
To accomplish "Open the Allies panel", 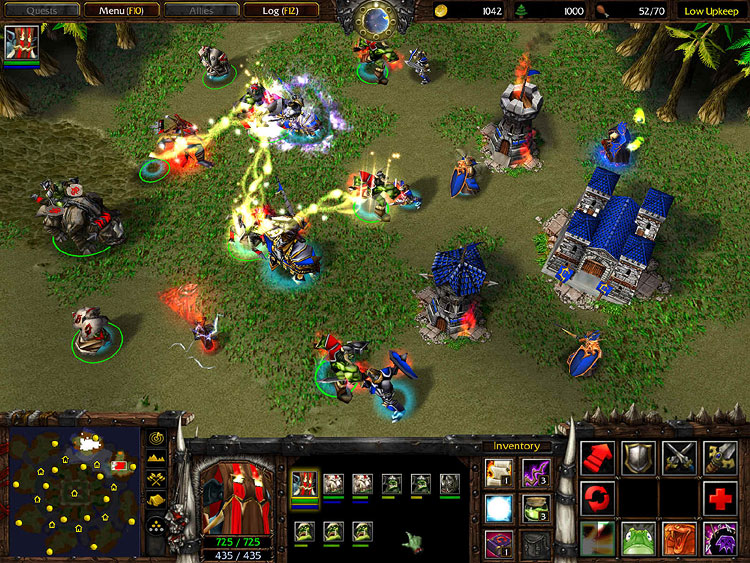I will [x=201, y=10].
